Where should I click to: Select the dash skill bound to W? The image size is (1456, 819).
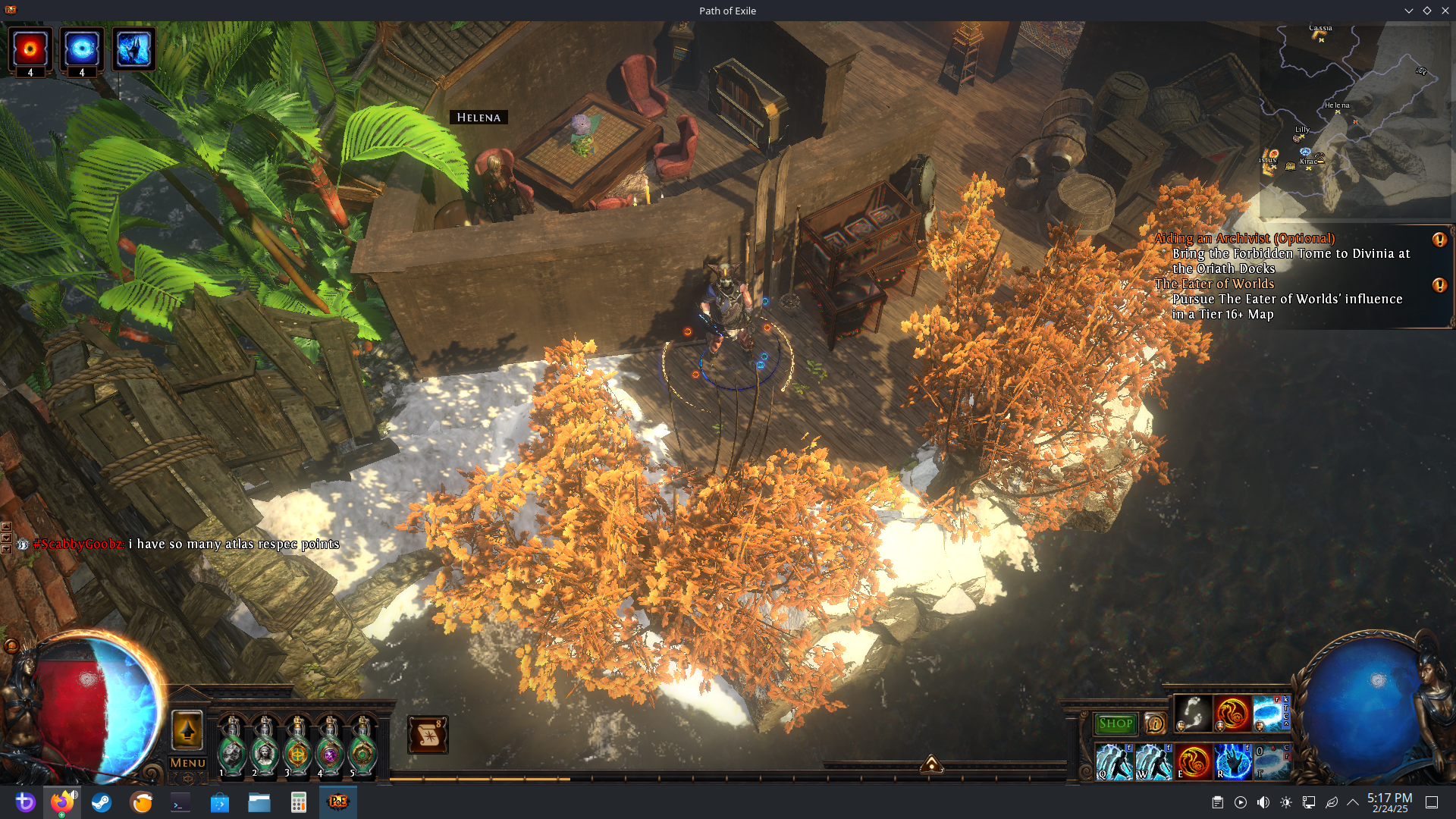(x=1153, y=761)
